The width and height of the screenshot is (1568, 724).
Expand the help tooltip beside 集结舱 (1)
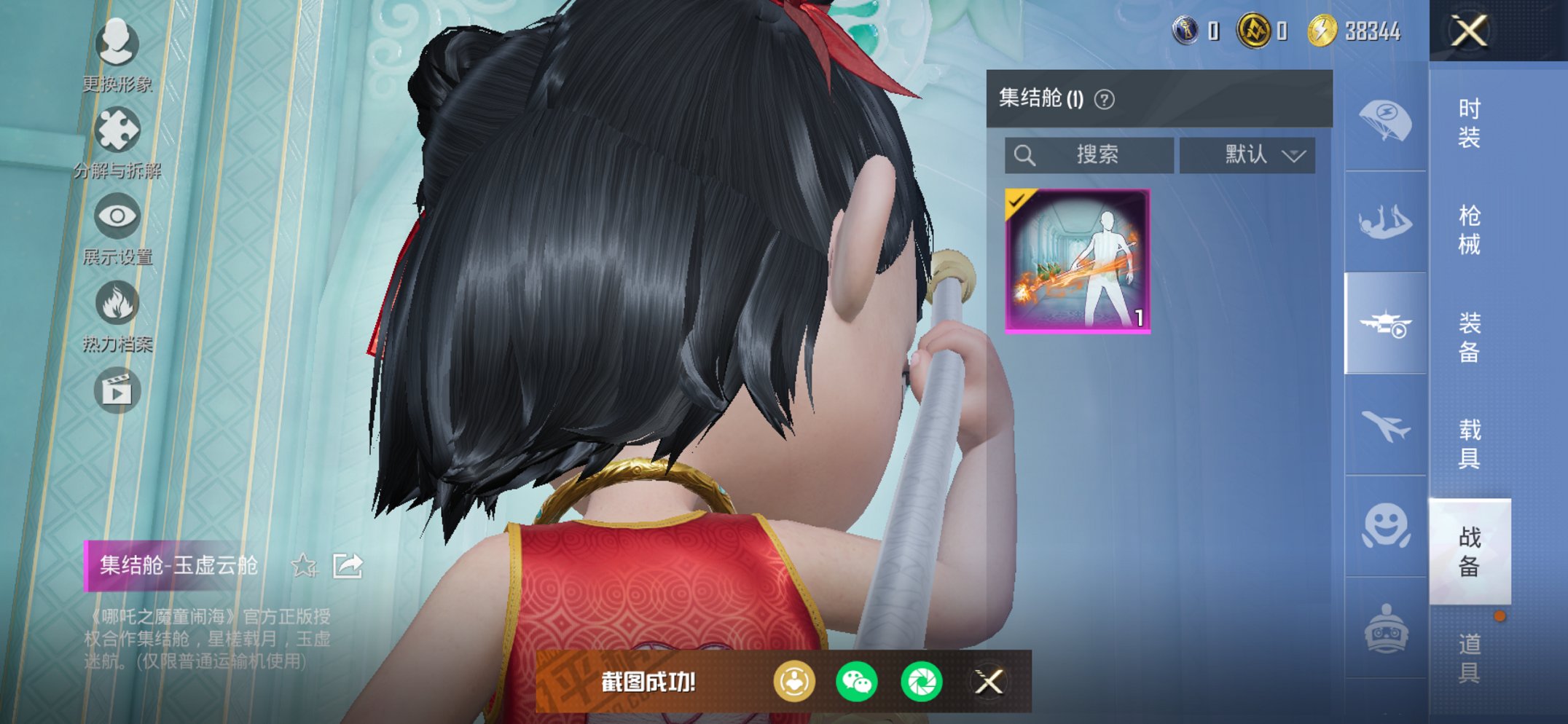1104,98
